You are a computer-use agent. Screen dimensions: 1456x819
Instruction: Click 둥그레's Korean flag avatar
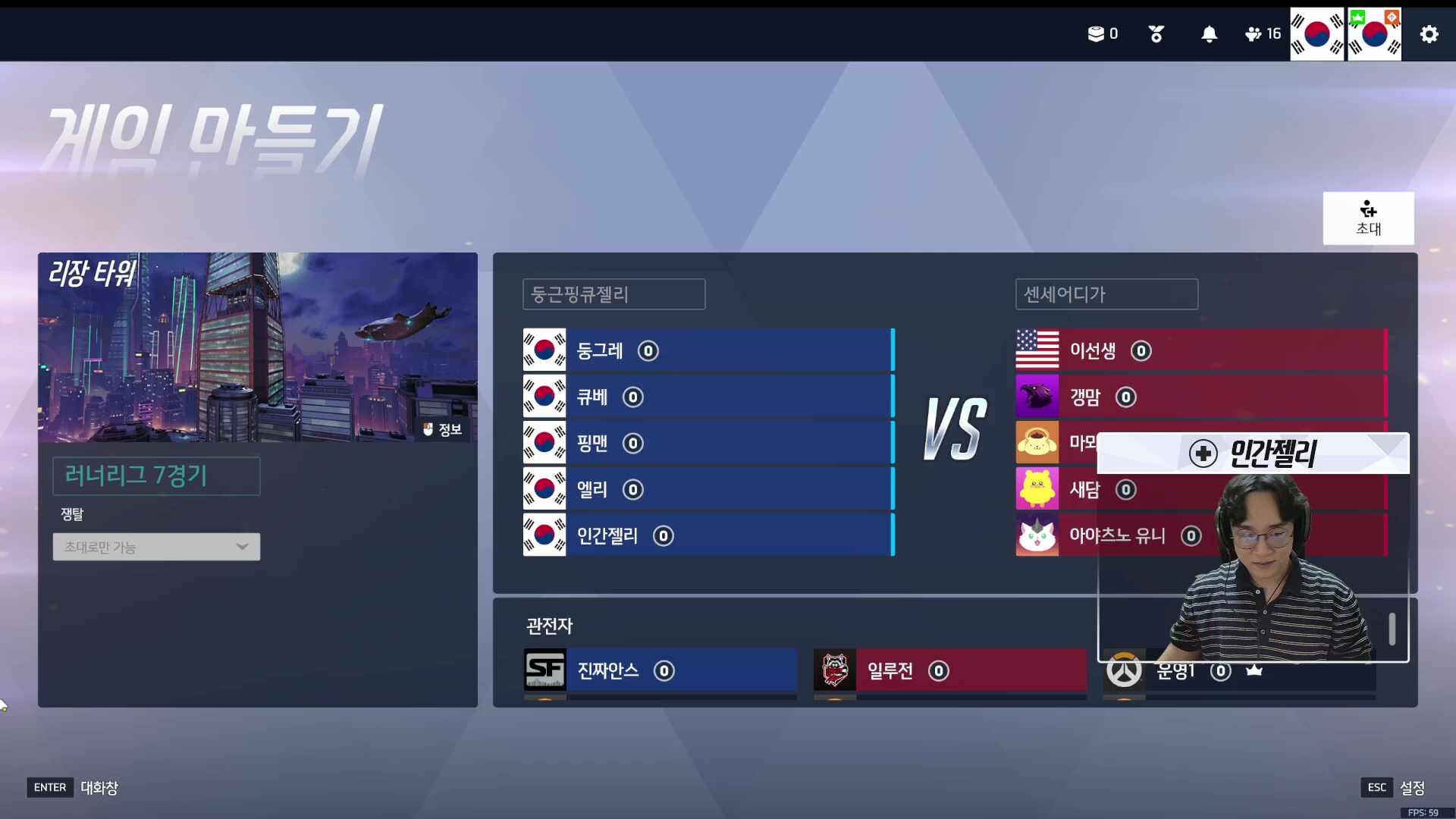[x=544, y=350]
